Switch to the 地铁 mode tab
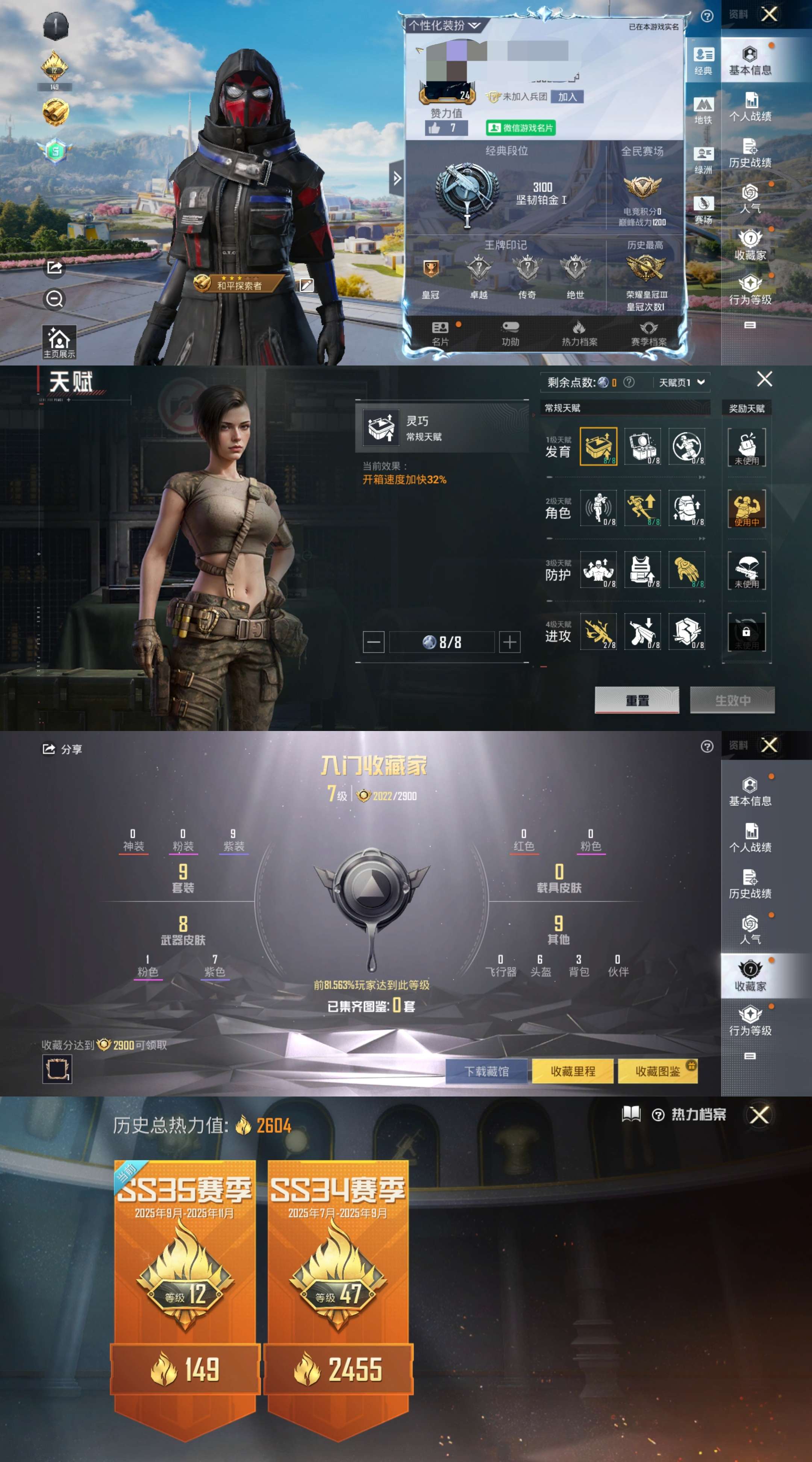812x1462 pixels. click(703, 110)
